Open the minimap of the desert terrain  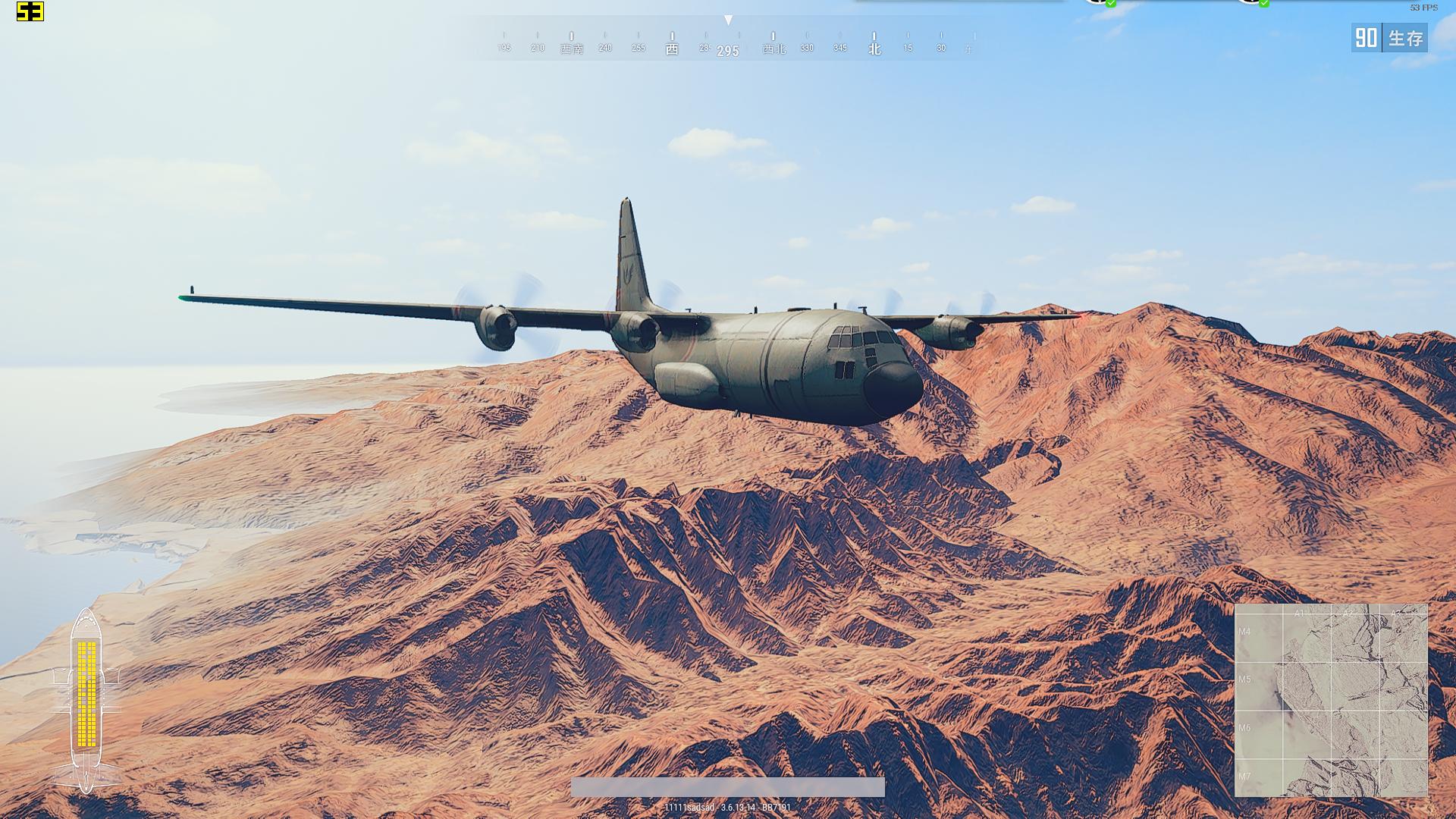[x=1331, y=700]
